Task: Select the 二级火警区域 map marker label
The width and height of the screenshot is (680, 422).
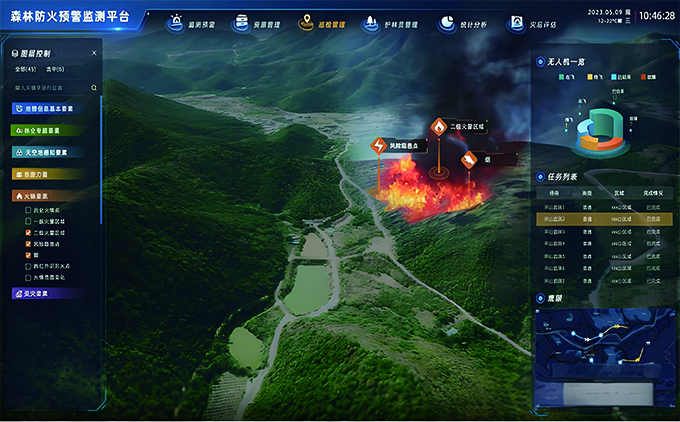Action: [466, 129]
